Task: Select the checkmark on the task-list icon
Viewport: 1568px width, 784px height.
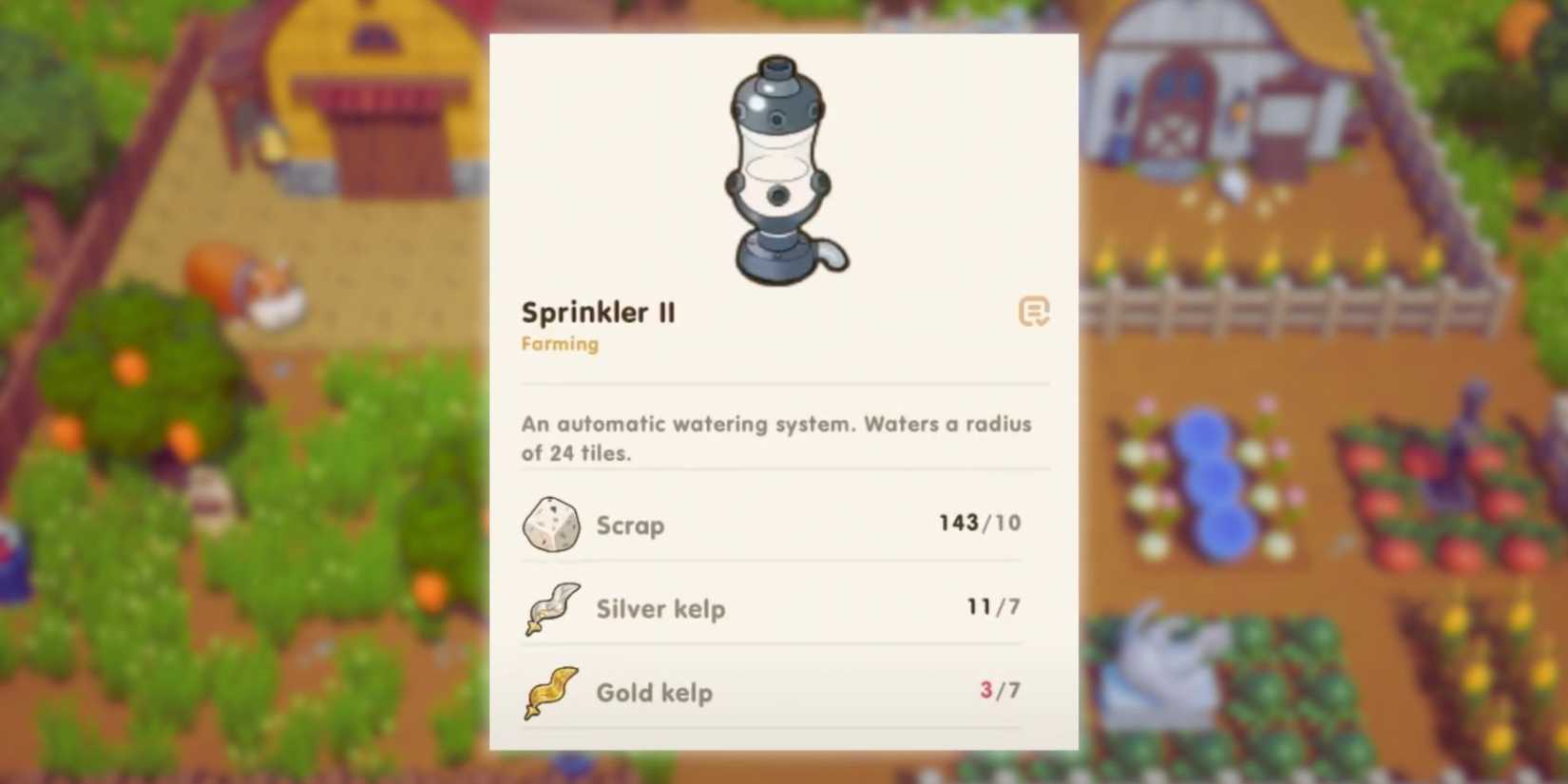Action: pos(1042,319)
